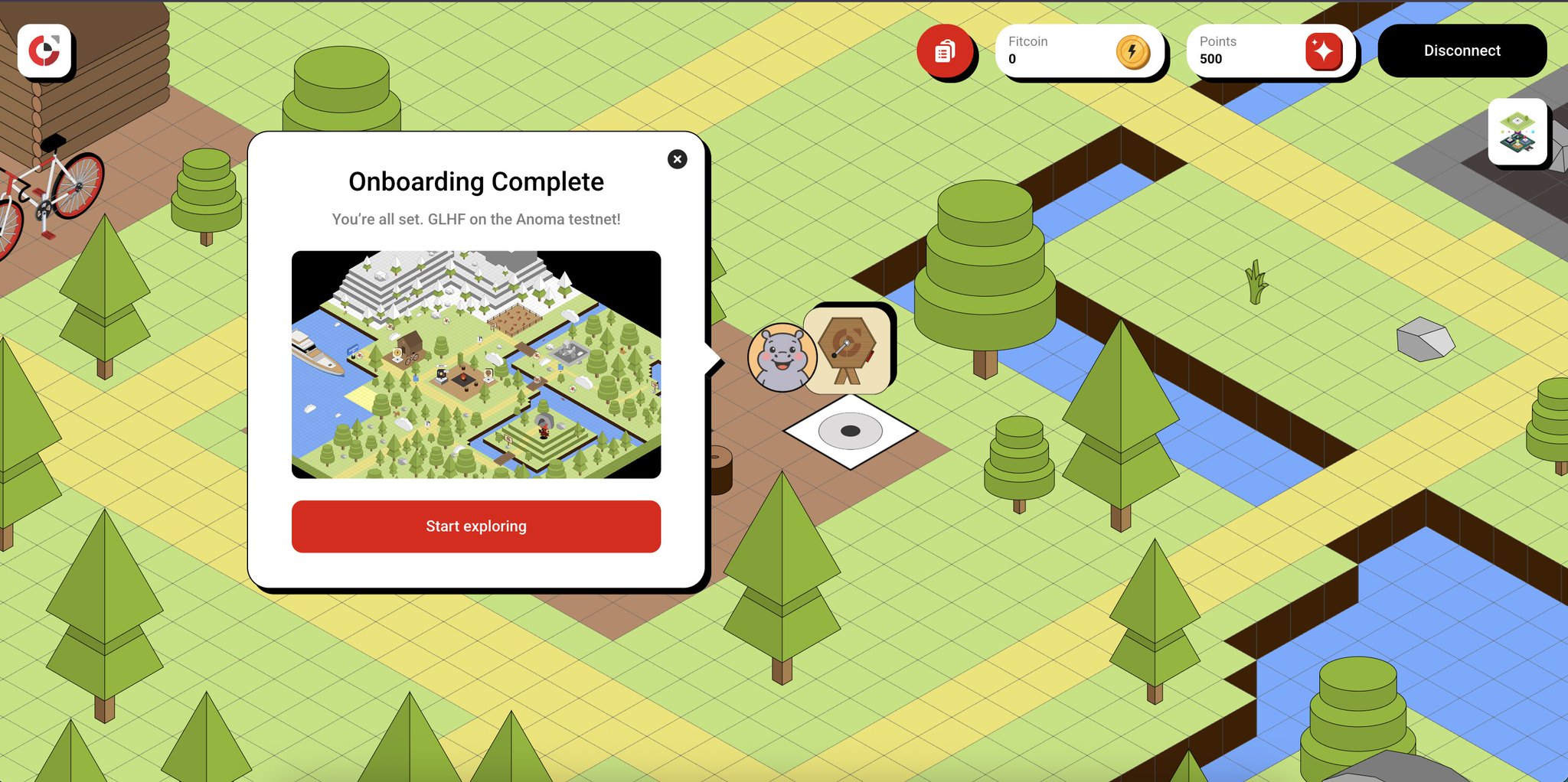Click the Start exploring button
Viewport: 1568px width, 782px height.
pos(475,526)
